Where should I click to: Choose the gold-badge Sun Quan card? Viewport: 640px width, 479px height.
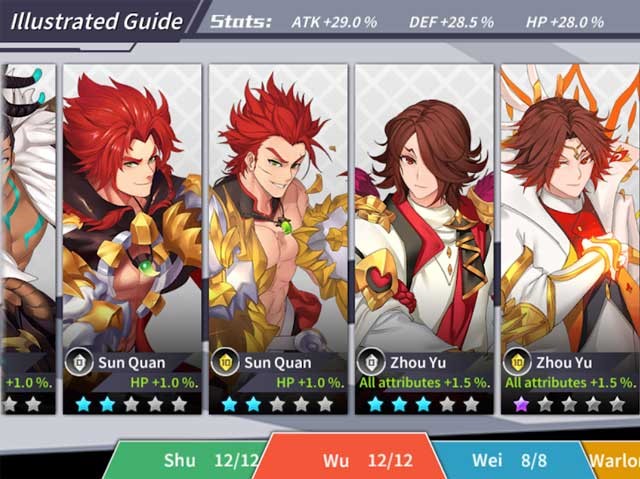tap(277, 238)
